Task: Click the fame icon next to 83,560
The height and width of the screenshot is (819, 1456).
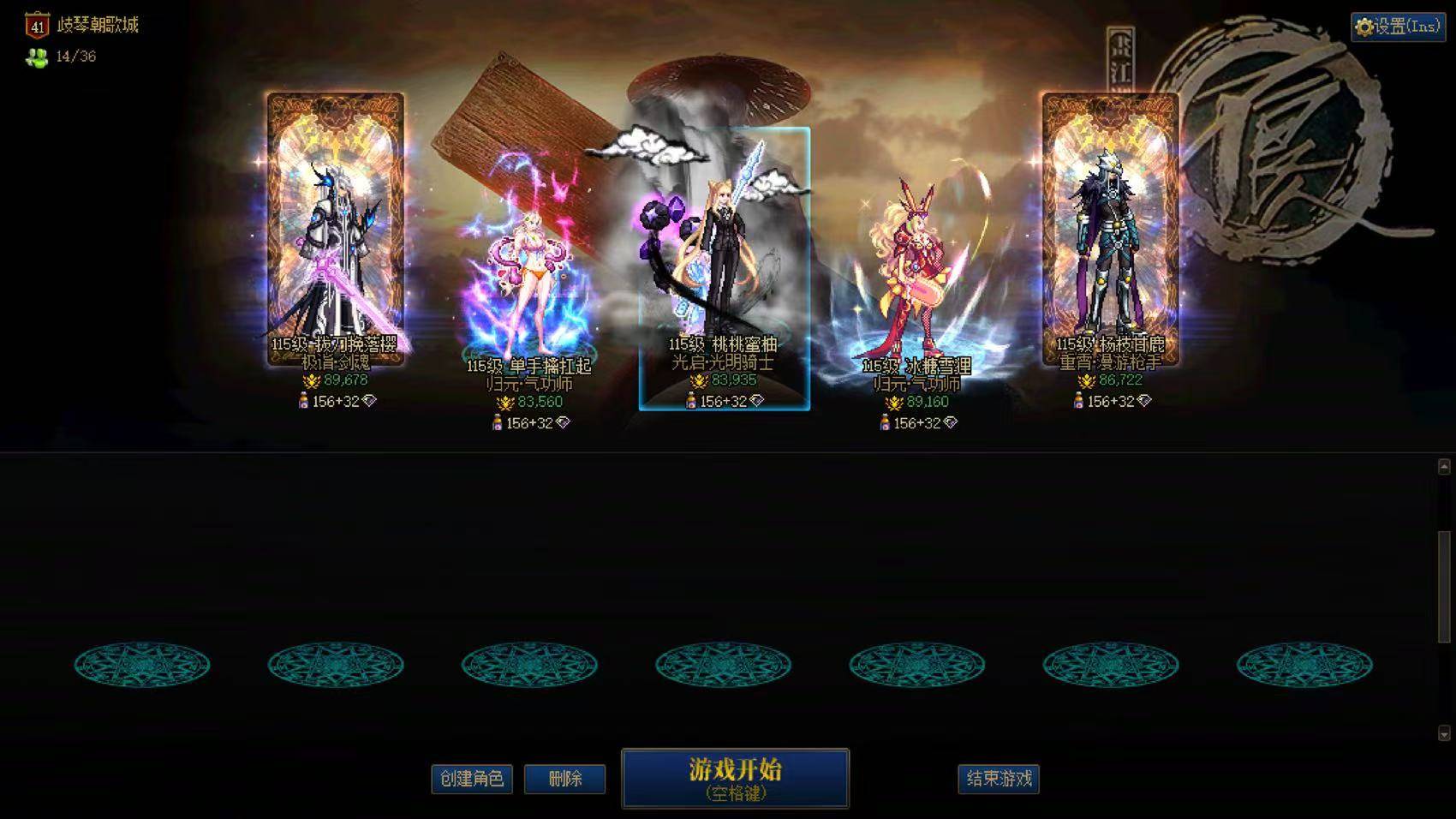Action: 505,402
